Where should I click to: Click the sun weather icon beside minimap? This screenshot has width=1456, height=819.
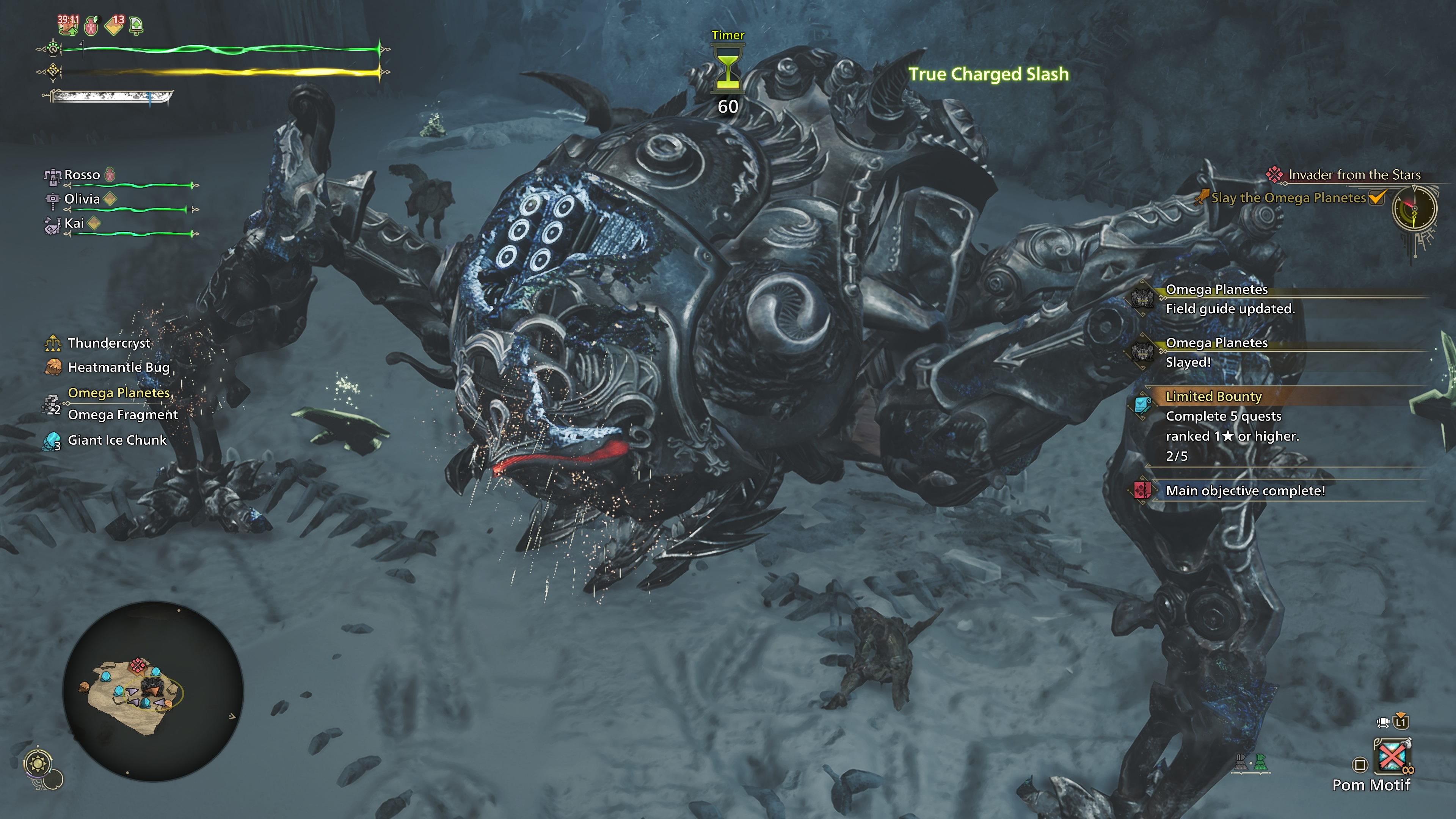(x=38, y=764)
